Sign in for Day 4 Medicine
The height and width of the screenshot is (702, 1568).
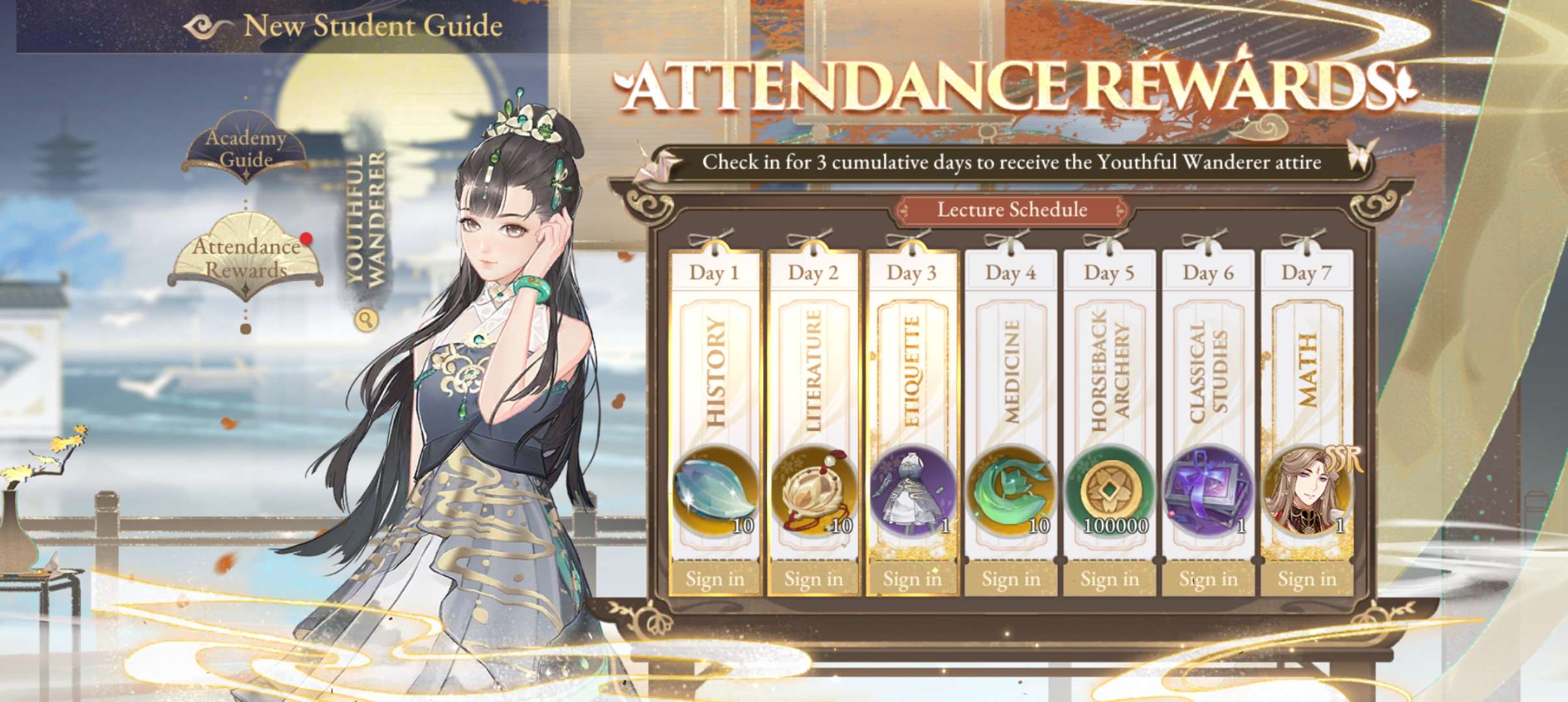coord(1011,578)
